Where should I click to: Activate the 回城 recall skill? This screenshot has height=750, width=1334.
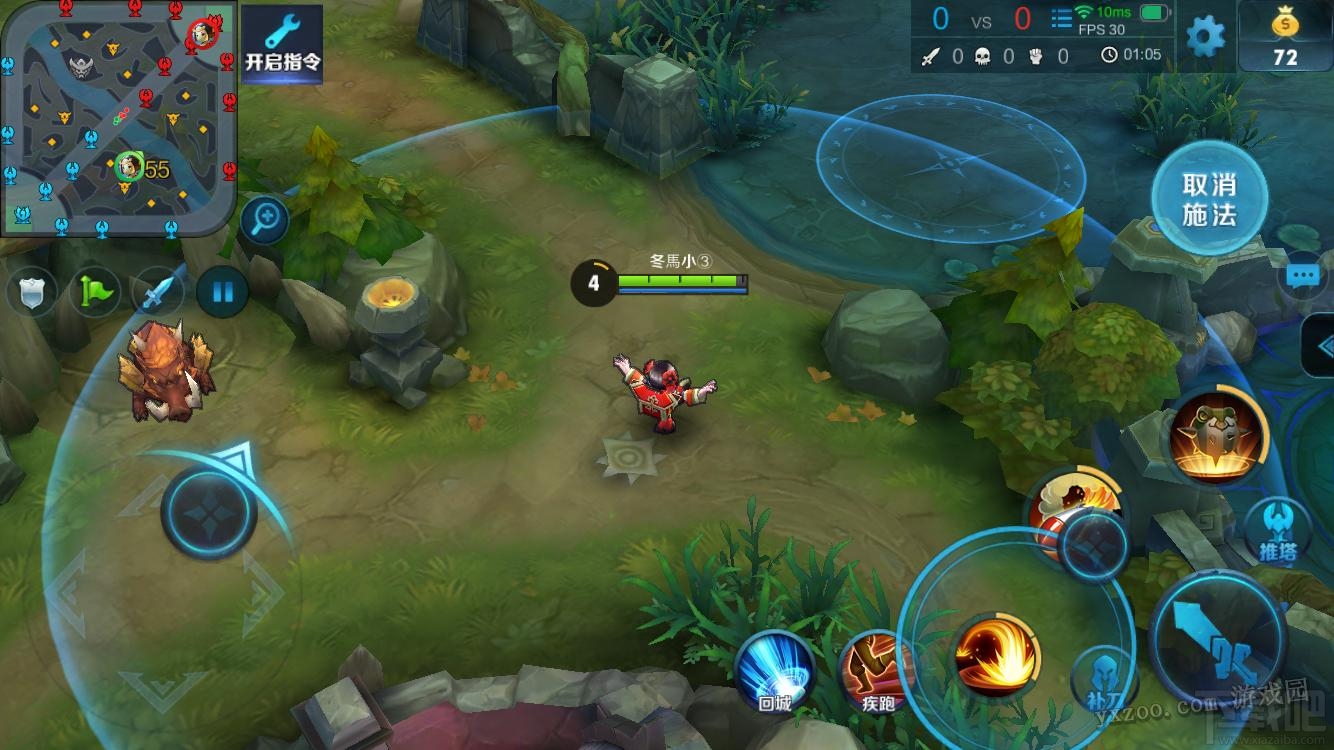[x=775, y=672]
